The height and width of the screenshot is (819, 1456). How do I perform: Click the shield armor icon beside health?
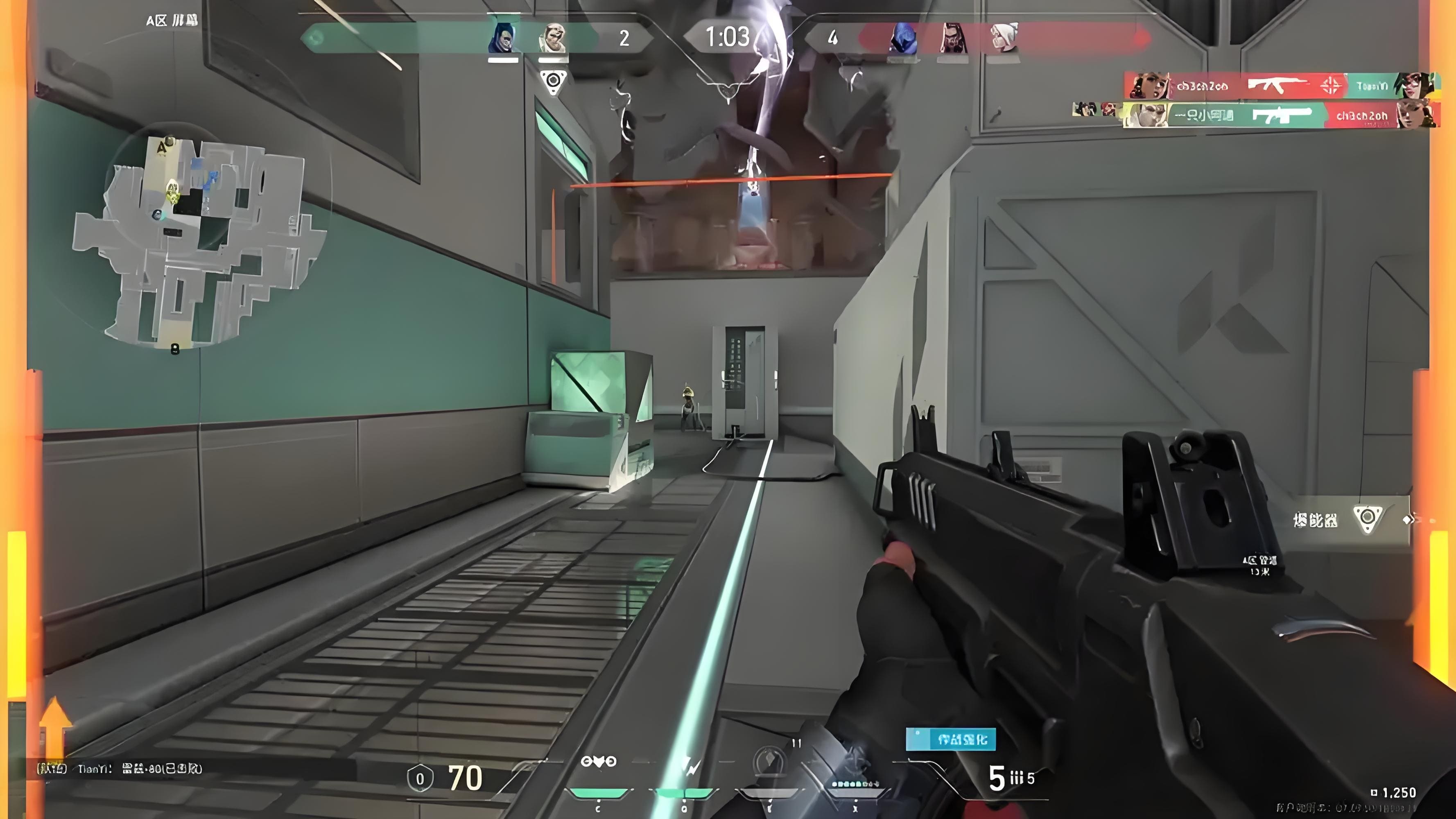pos(420,779)
